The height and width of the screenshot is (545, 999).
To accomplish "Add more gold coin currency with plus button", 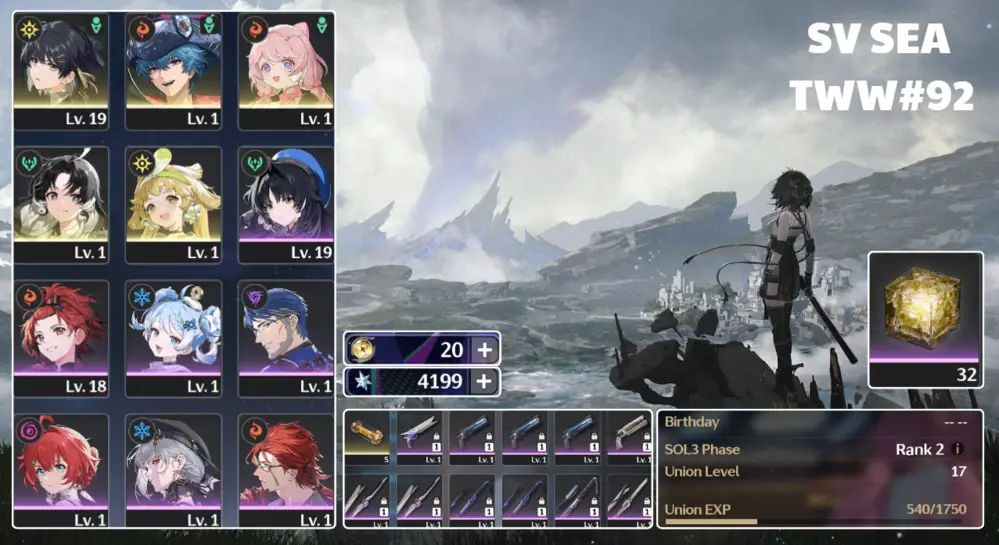I will [484, 349].
